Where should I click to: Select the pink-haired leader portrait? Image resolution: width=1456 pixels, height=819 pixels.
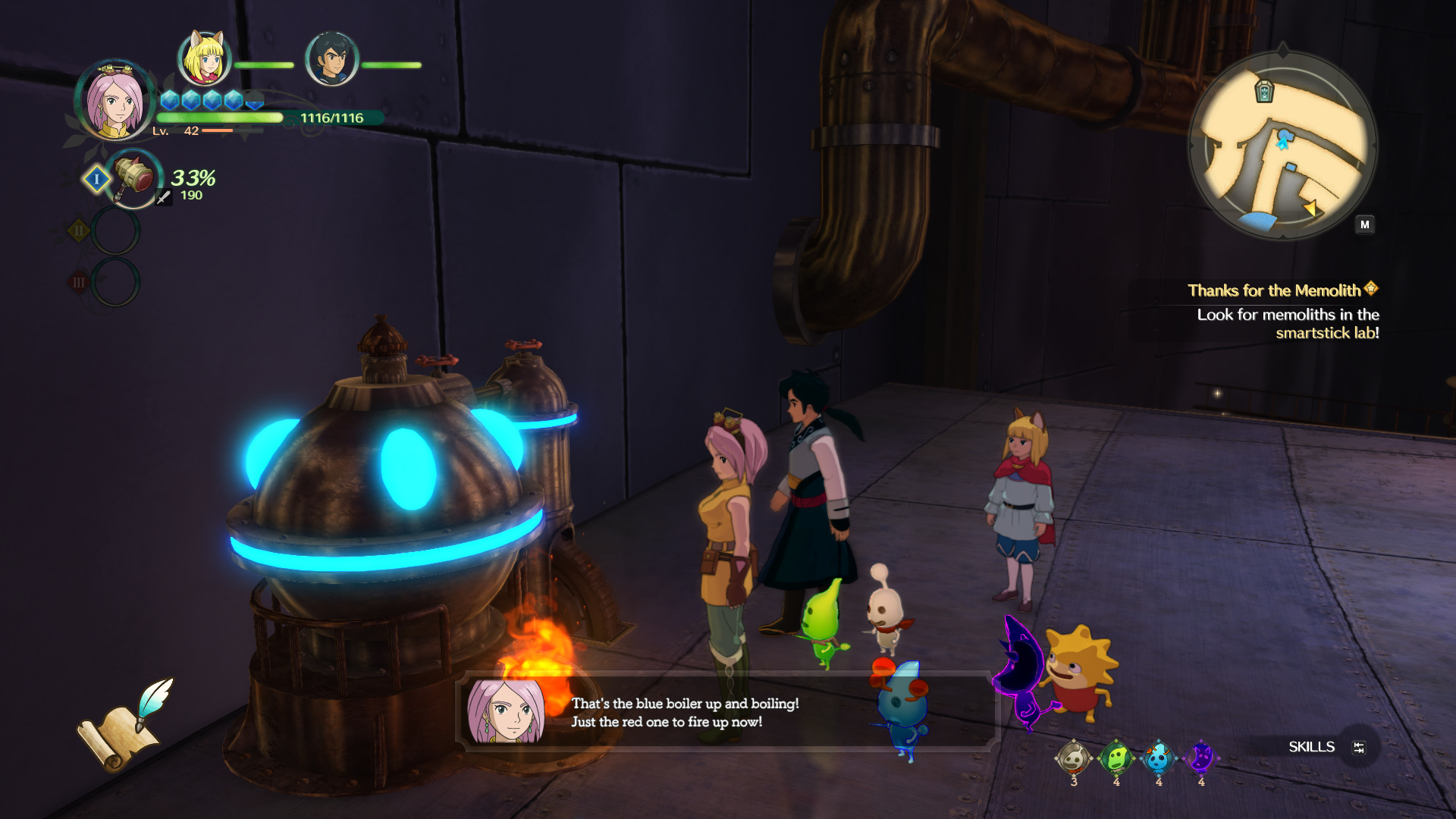pos(115,101)
